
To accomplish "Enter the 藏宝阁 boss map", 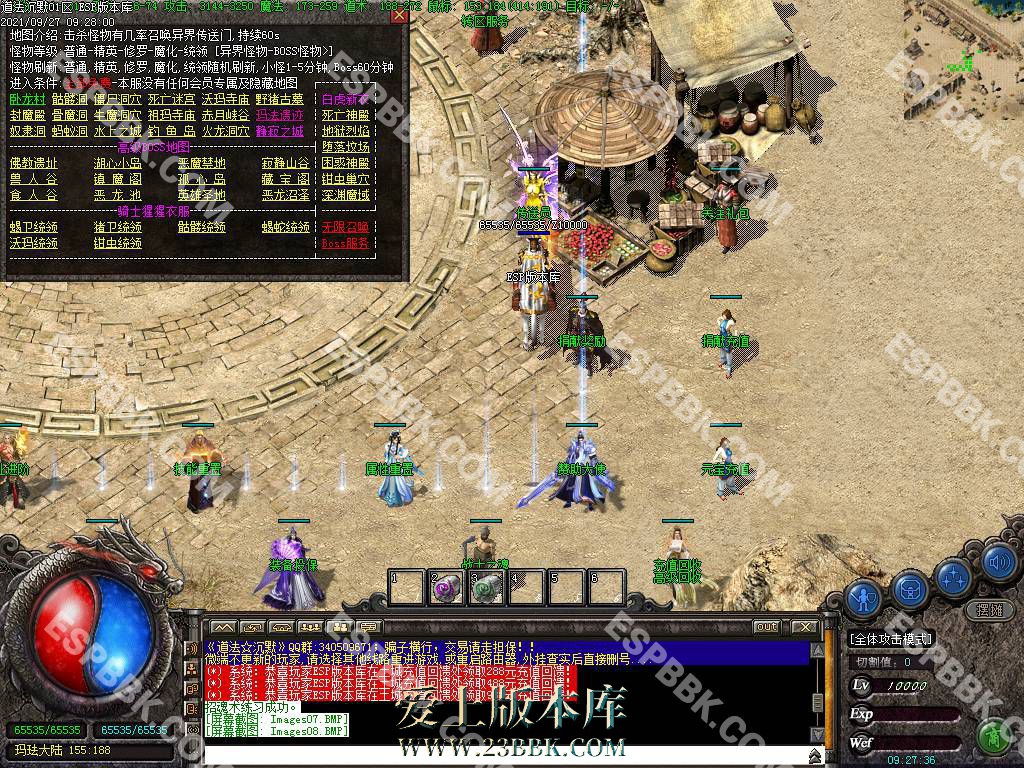I will tap(285, 179).
